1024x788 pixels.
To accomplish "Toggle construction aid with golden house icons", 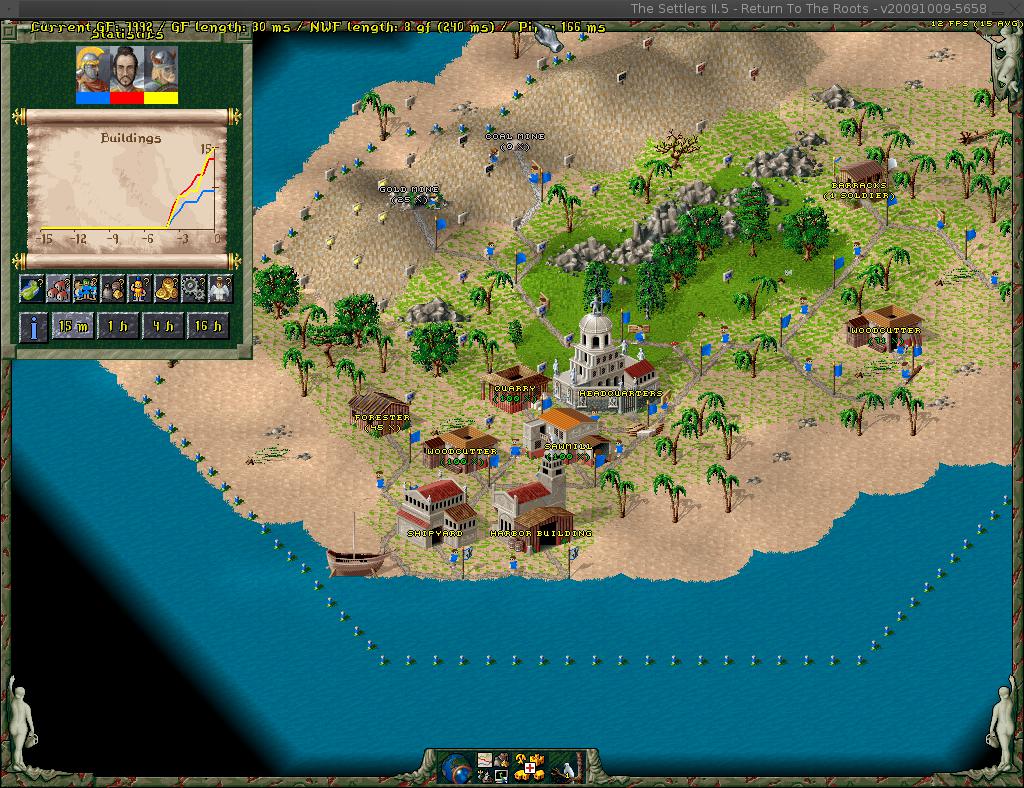I will (527, 766).
